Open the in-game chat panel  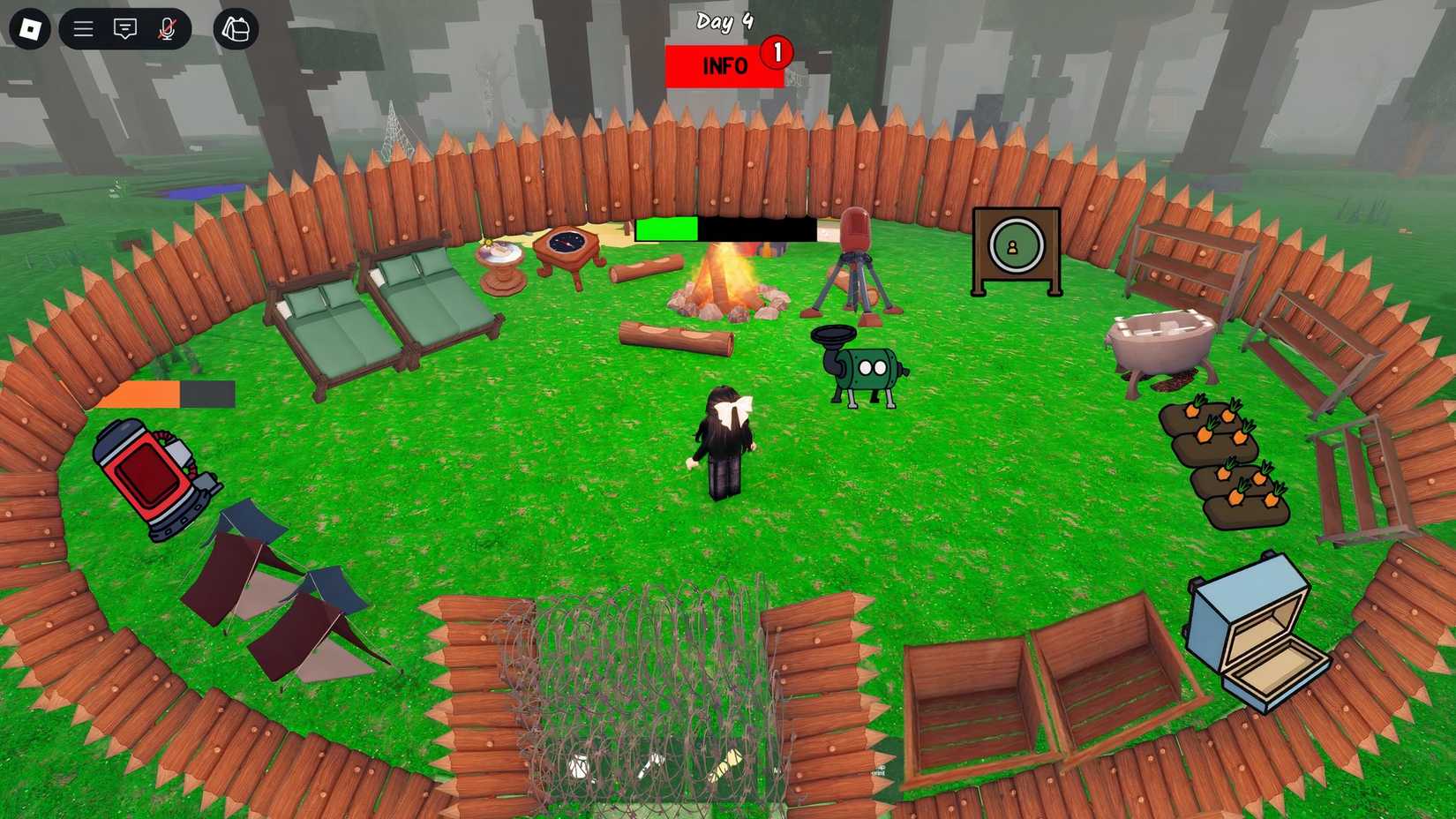(x=124, y=28)
